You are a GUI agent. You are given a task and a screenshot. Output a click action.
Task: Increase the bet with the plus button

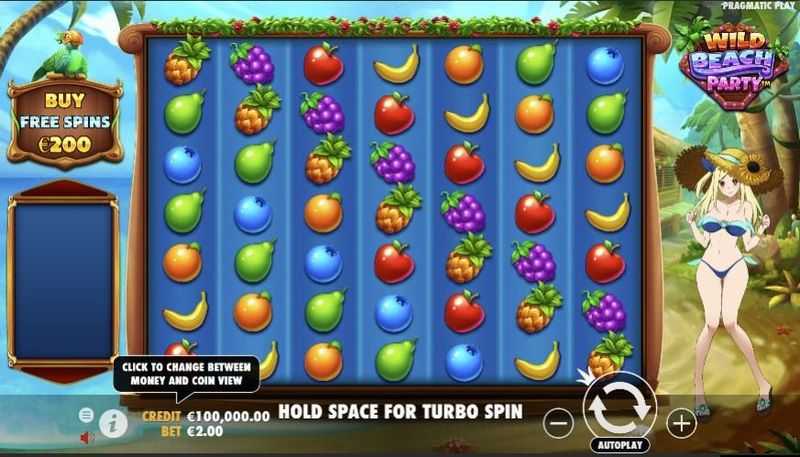[x=681, y=424]
